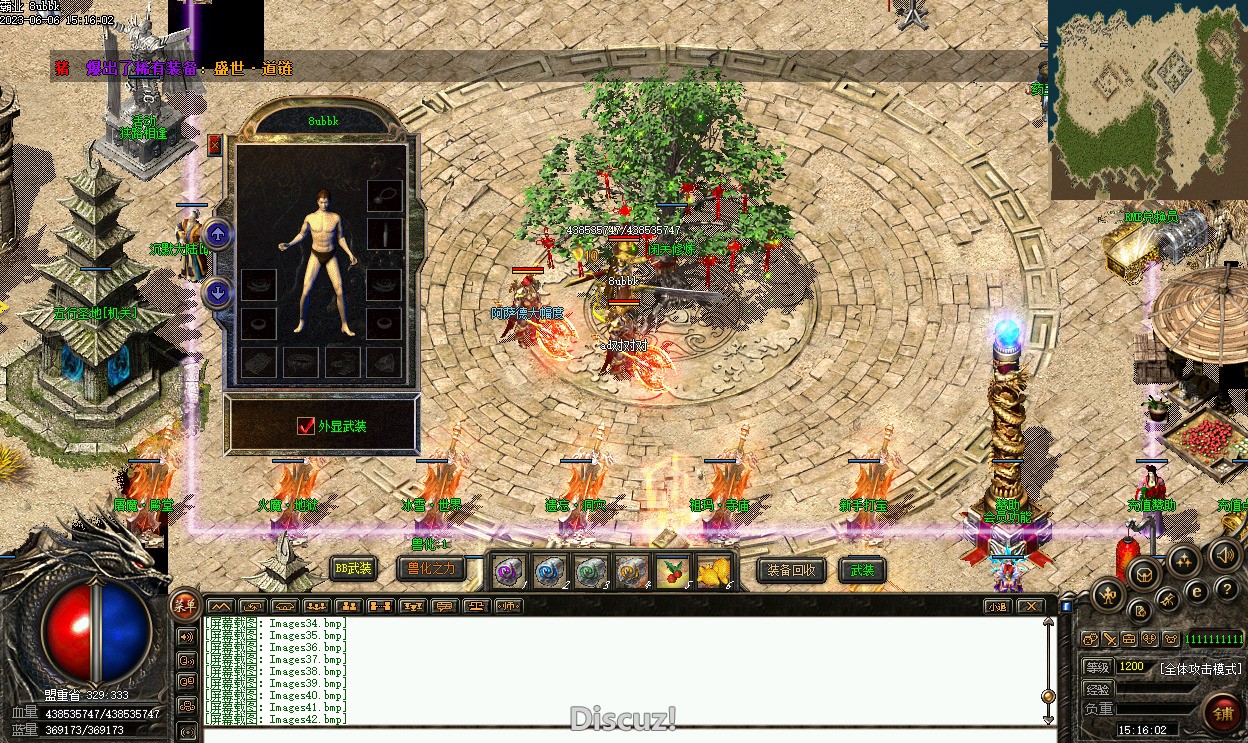The width and height of the screenshot is (1248, 743).
Task: Open the minimap in the top-right corner
Action: (1147, 98)
